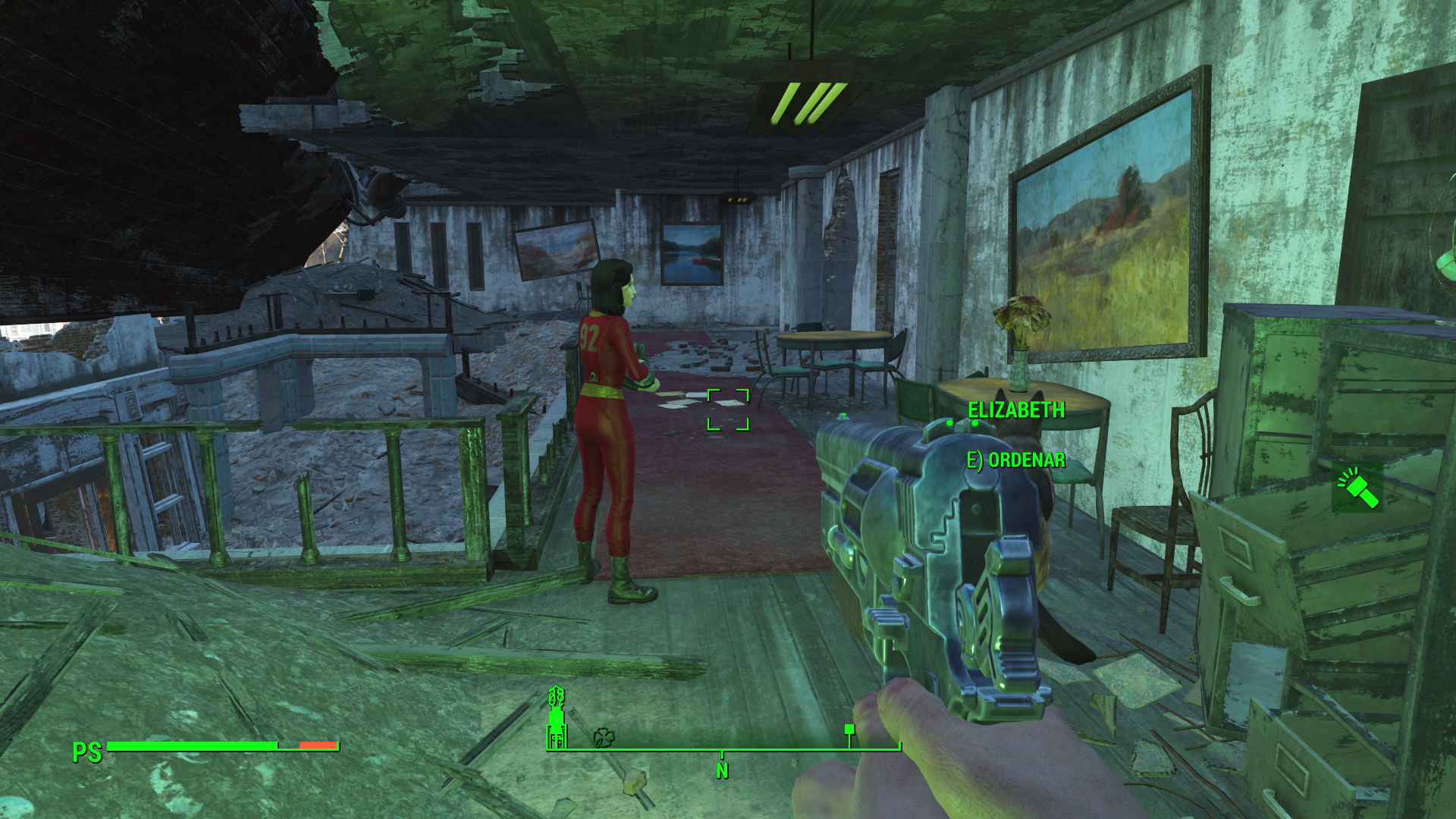1456x819 pixels.
Task: Toggle the flashlight icon
Action: (x=1358, y=488)
